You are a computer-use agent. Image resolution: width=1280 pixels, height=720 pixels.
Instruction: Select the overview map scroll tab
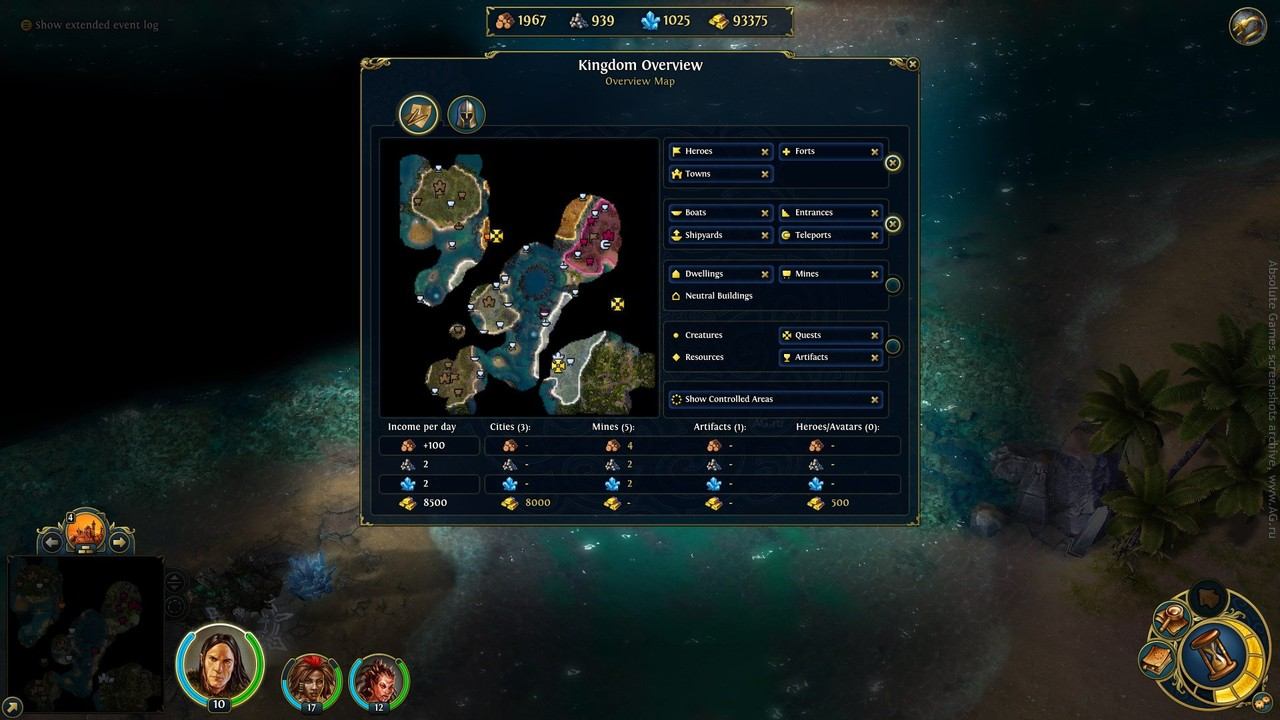tap(419, 114)
